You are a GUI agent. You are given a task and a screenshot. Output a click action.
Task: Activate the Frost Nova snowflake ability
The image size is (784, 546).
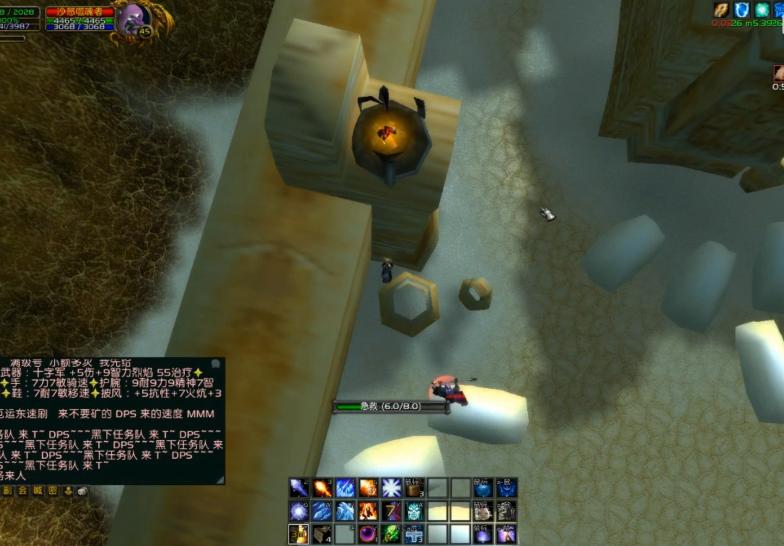[391, 488]
